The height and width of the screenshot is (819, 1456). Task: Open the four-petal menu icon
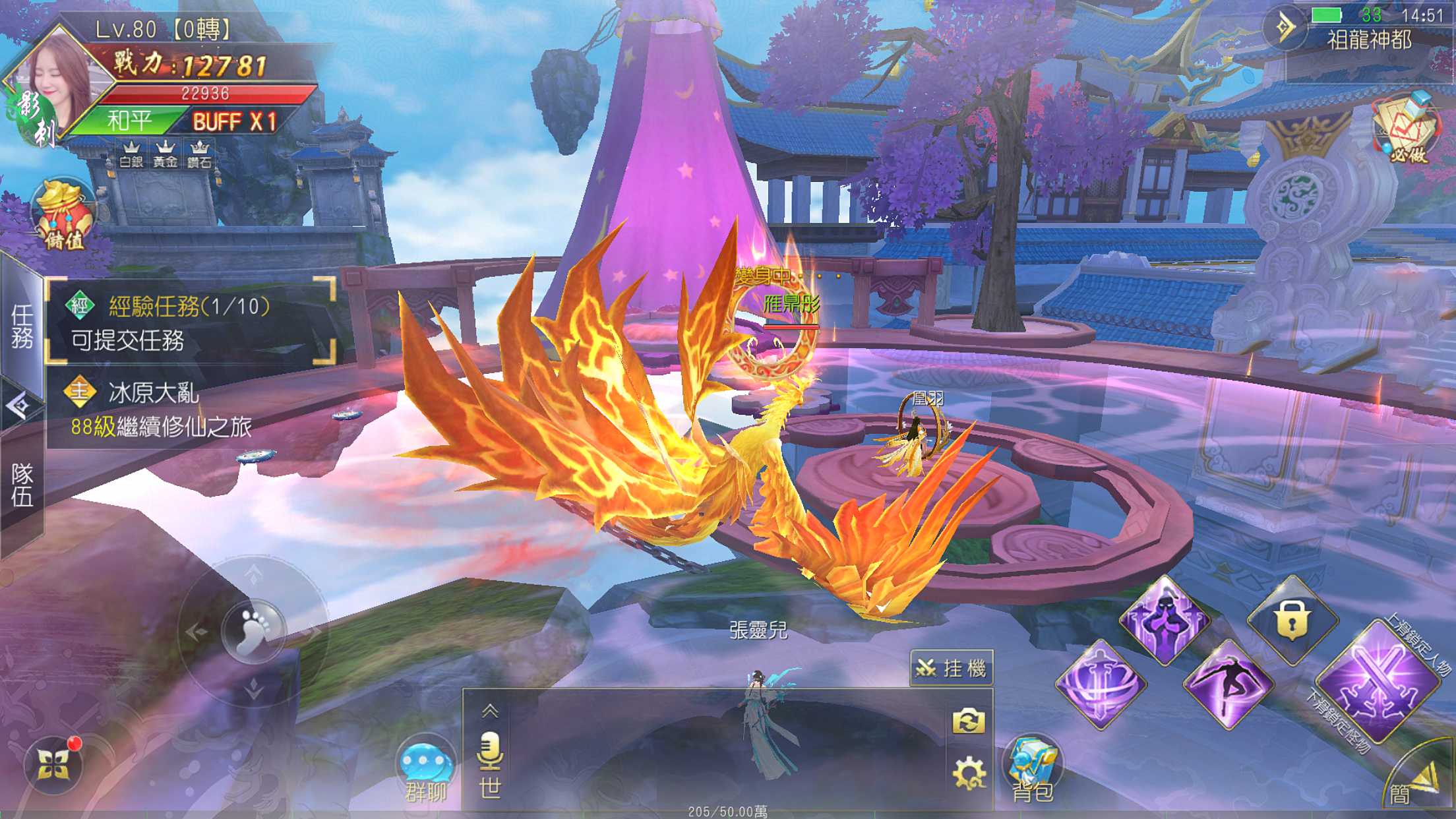click(53, 765)
